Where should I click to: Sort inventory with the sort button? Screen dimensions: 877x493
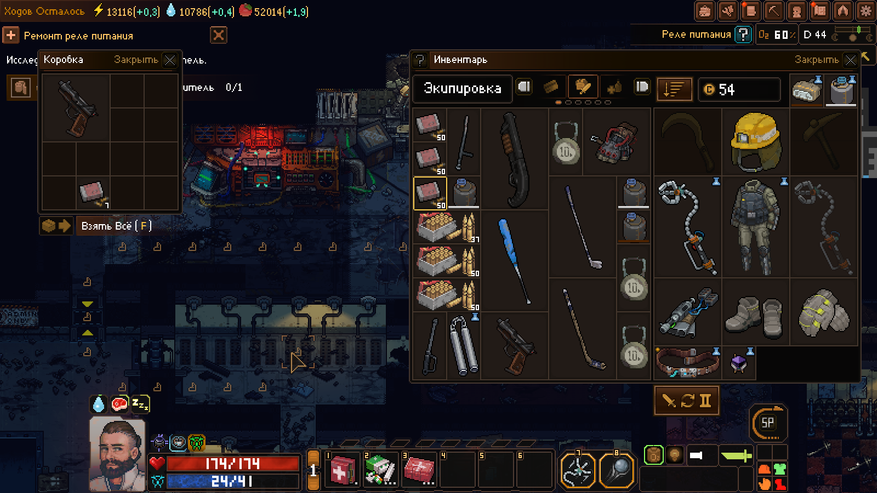tap(675, 89)
